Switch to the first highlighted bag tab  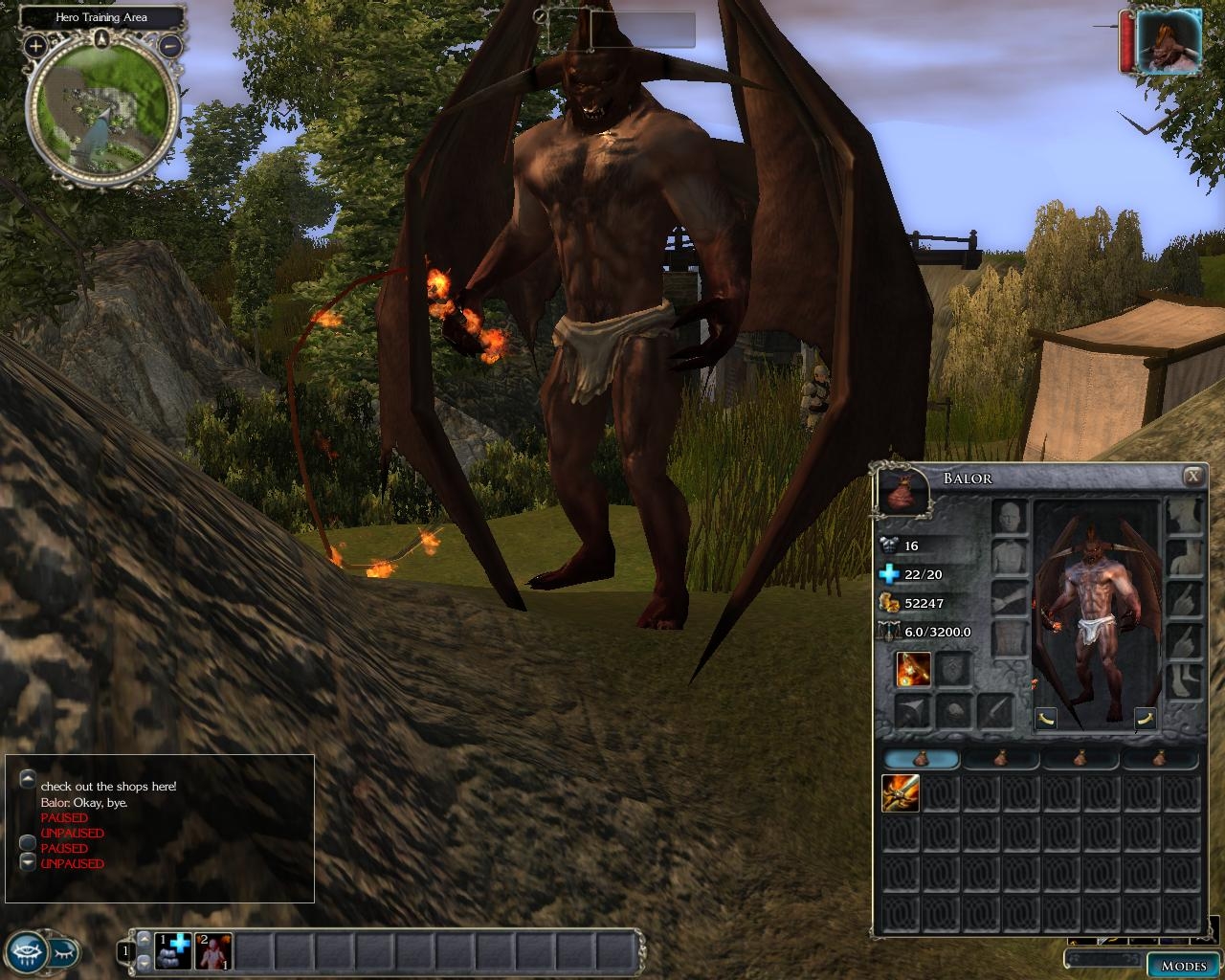pos(921,759)
